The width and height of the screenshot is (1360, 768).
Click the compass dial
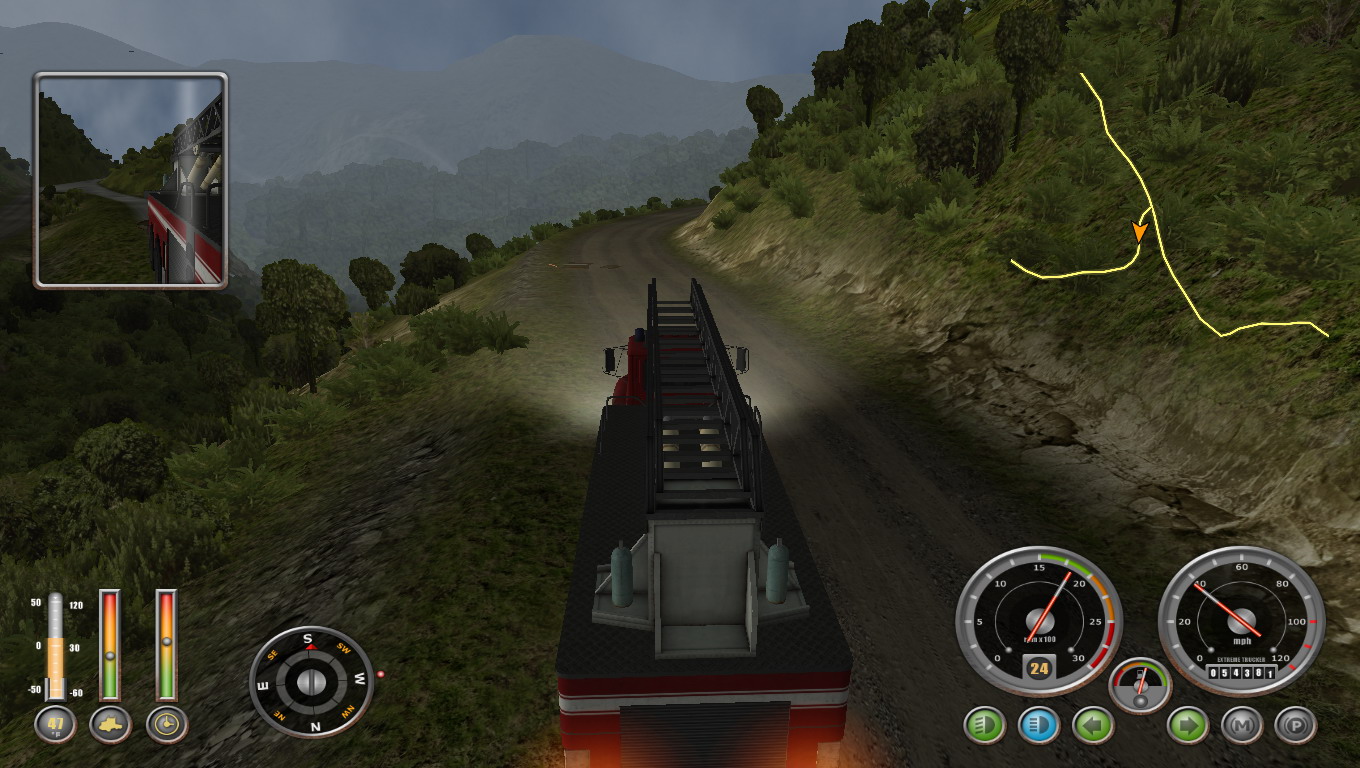[x=311, y=682]
